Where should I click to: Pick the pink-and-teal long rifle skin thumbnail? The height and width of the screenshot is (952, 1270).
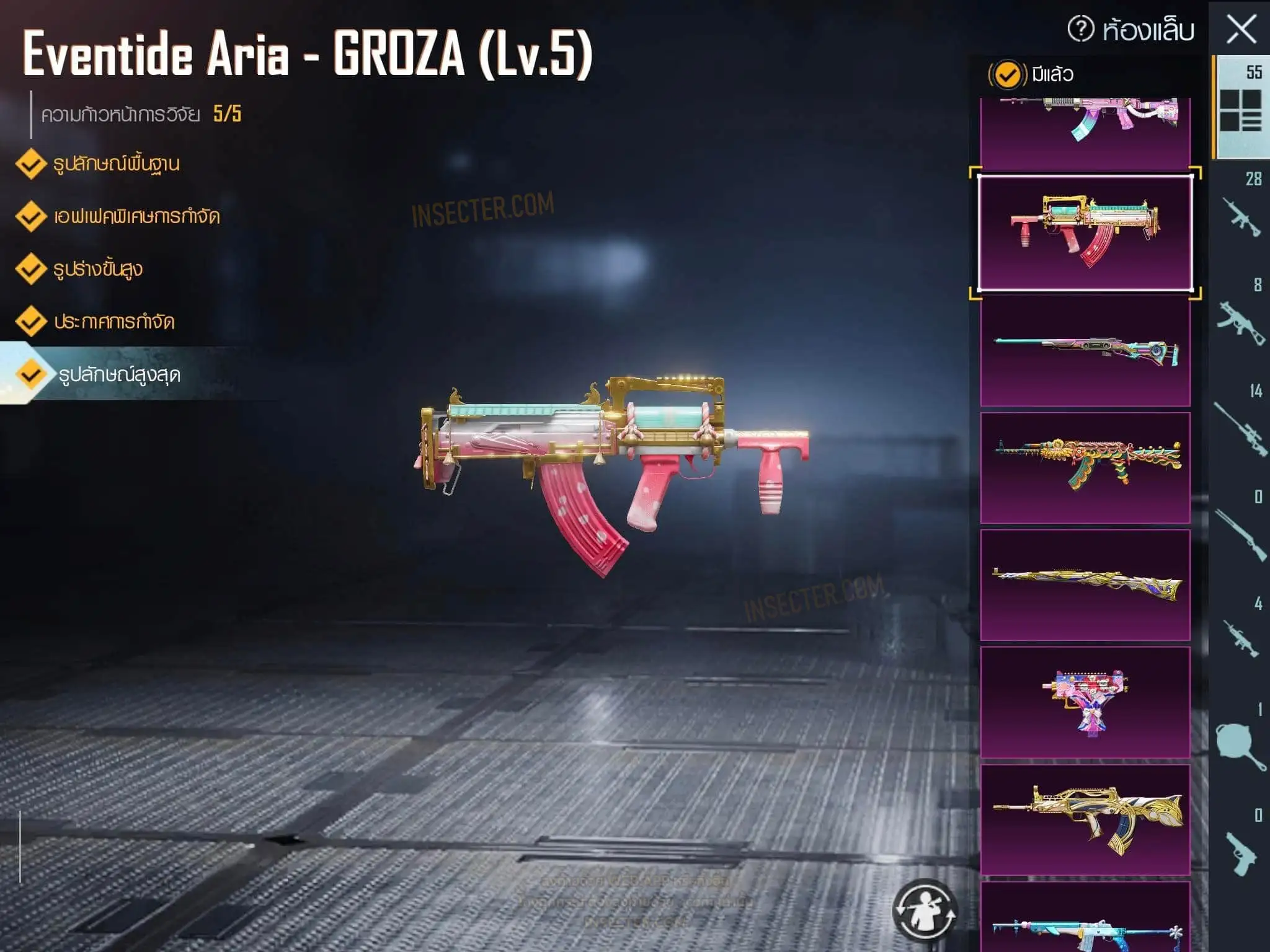[x=1085, y=351]
